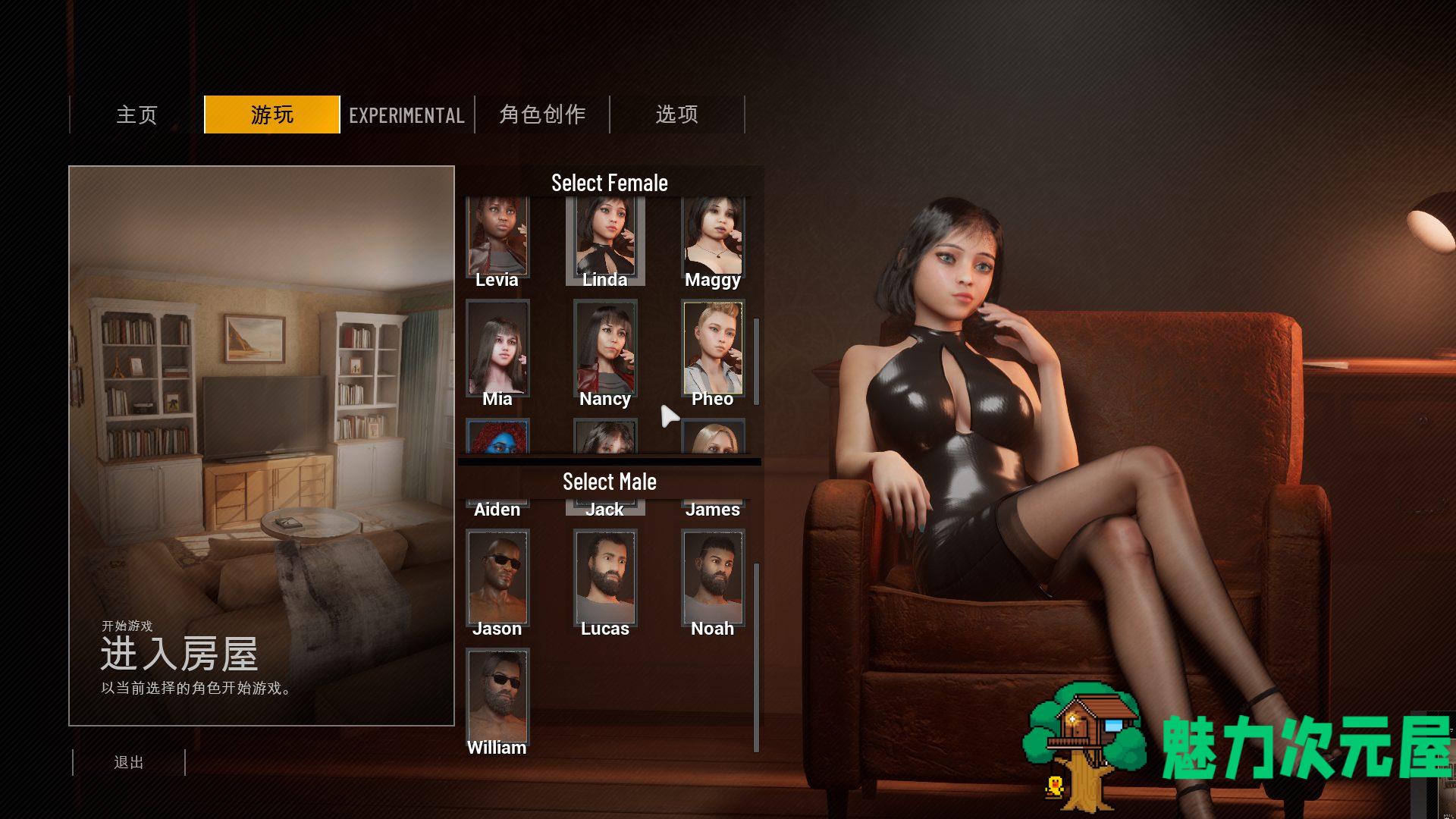Choose female character Levia

tap(497, 239)
